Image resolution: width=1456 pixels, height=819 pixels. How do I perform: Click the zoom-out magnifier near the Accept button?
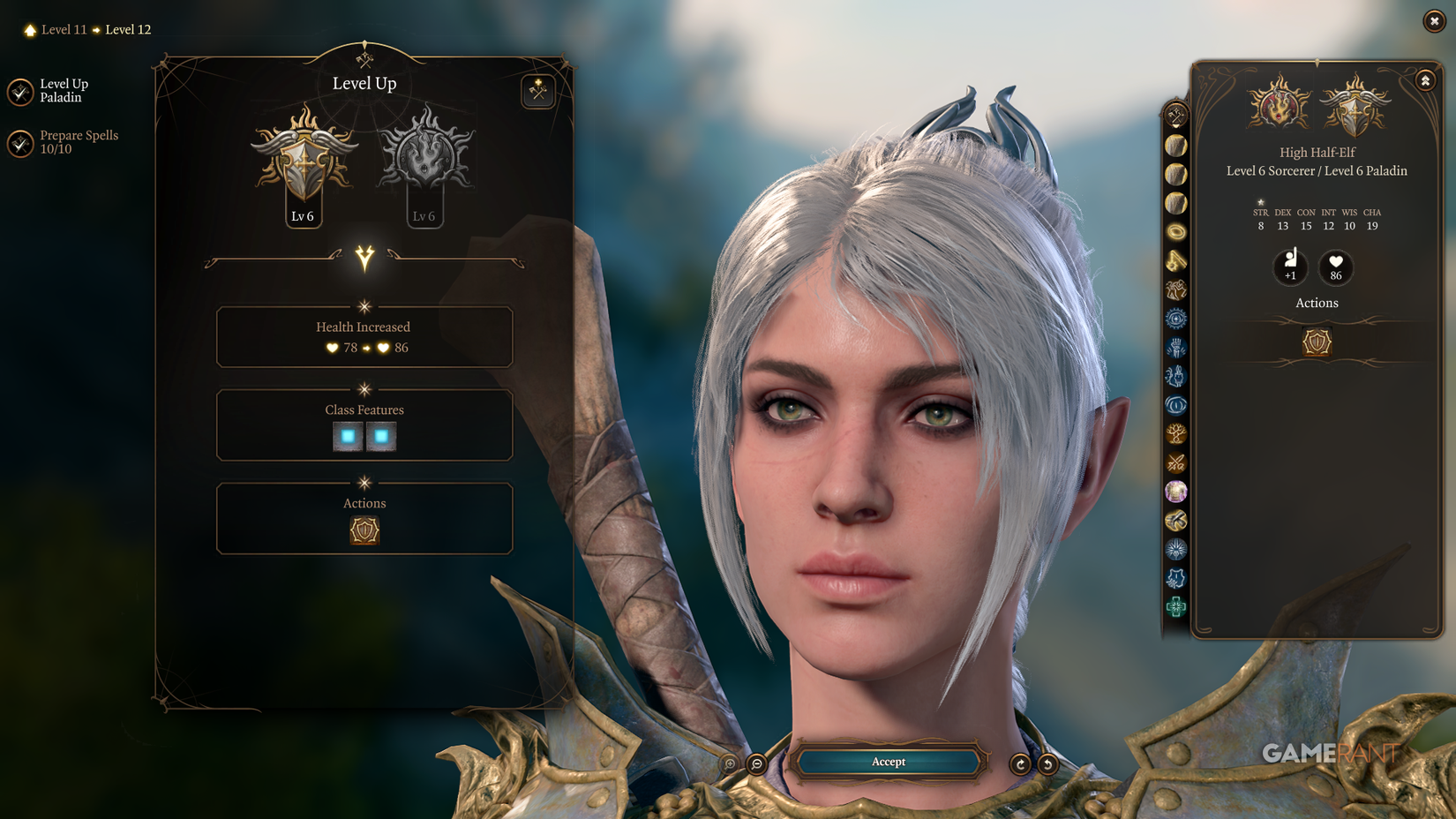click(x=756, y=763)
